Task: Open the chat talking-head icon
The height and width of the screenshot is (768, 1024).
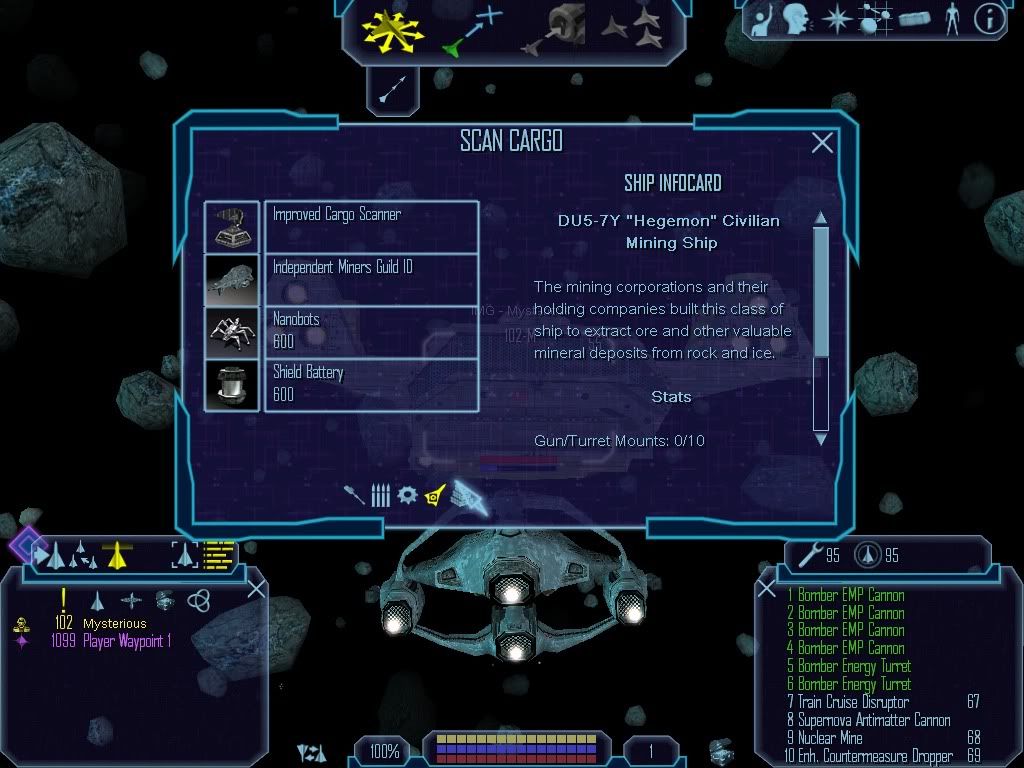Action: (x=795, y=19)
